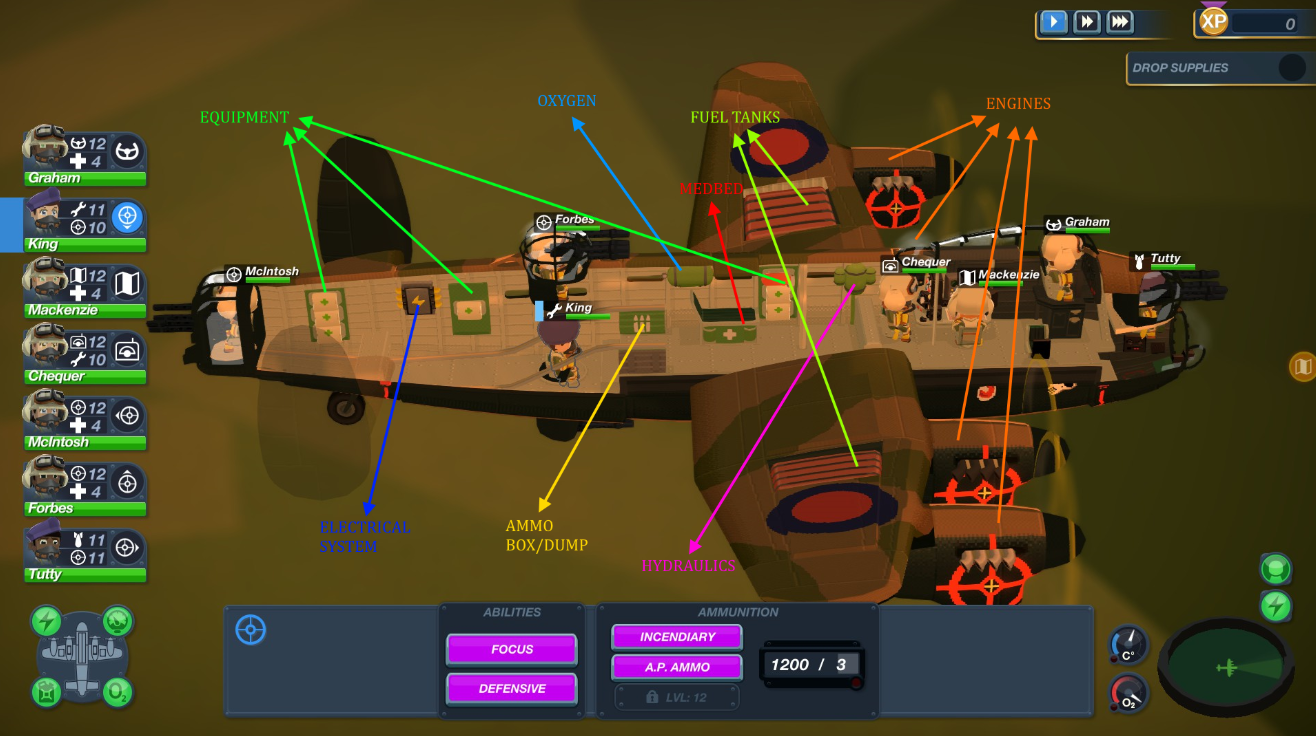Click the gold XP medal icon
Screen dimensions: 1316x736
pyautogui.click(x=1213, y=21)
